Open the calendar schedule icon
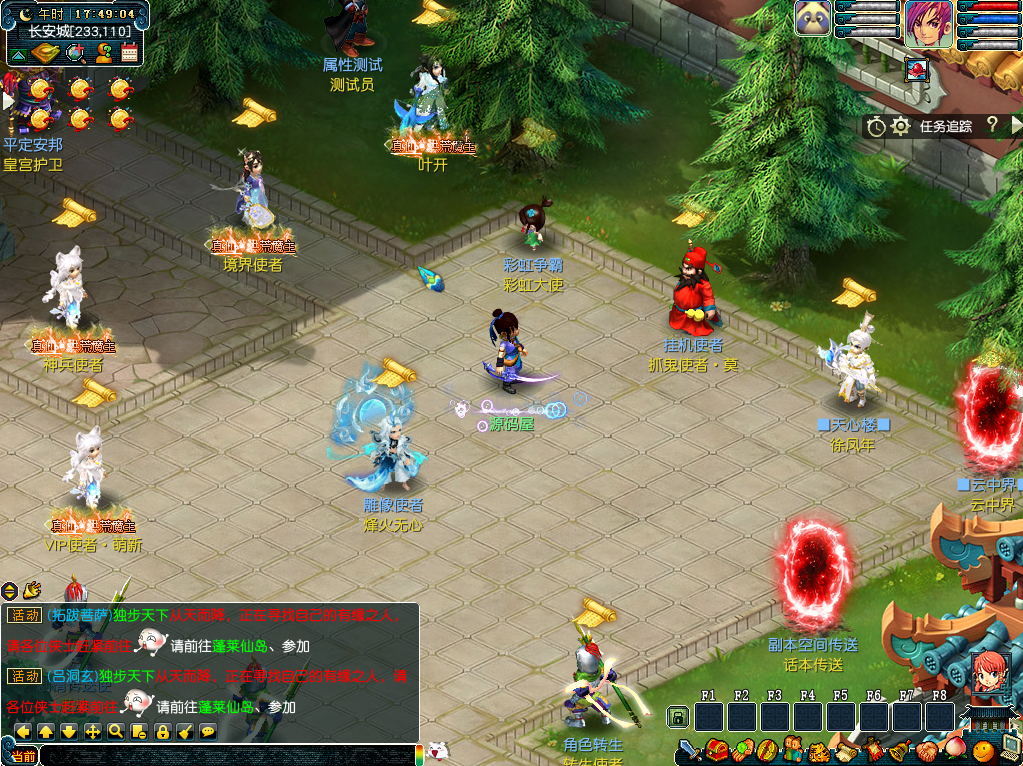Viewport: 1023px width, 766px height. click(x=129, y=52)
